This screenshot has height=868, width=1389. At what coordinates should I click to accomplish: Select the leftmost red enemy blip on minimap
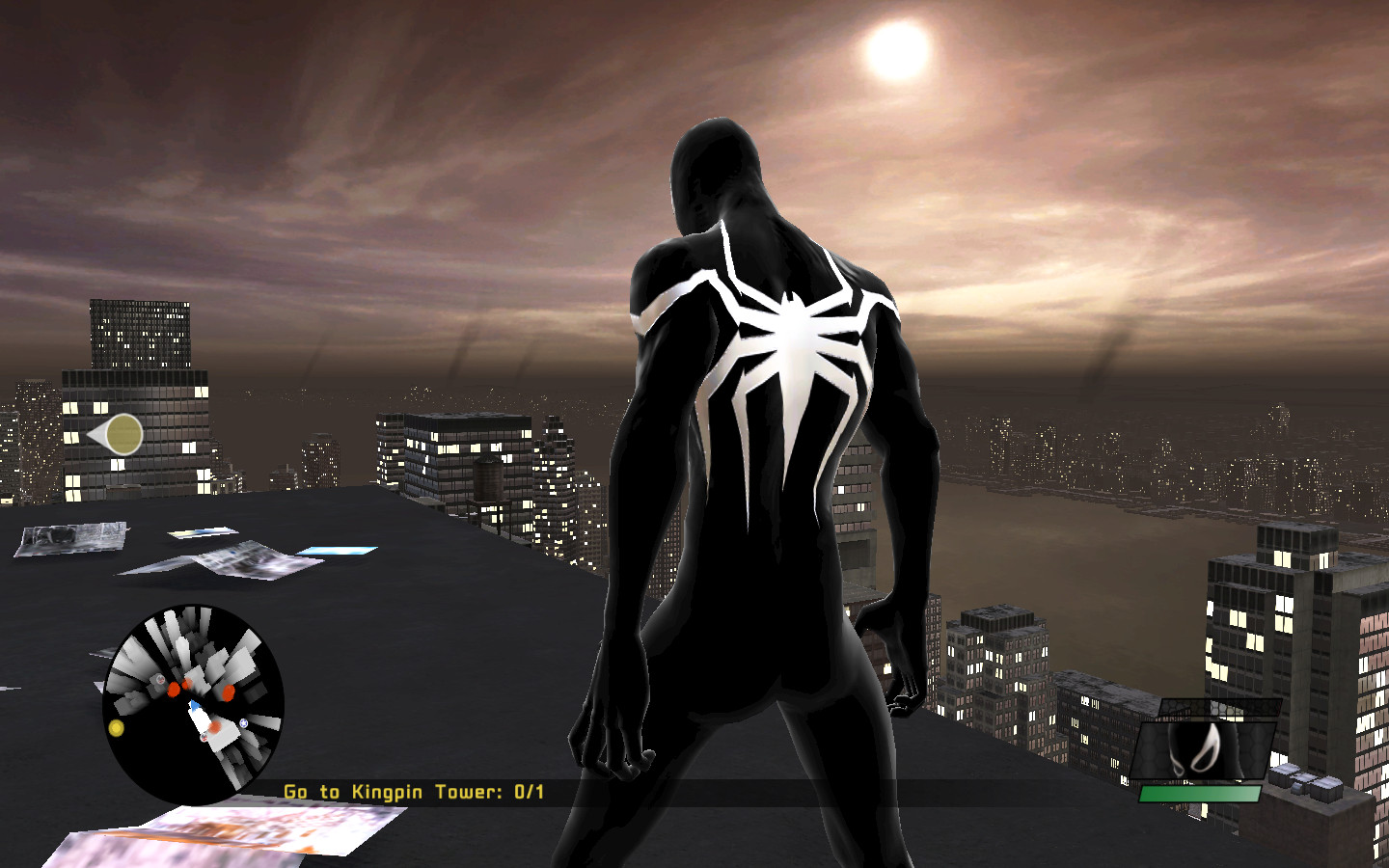click(x=174, y=691)
